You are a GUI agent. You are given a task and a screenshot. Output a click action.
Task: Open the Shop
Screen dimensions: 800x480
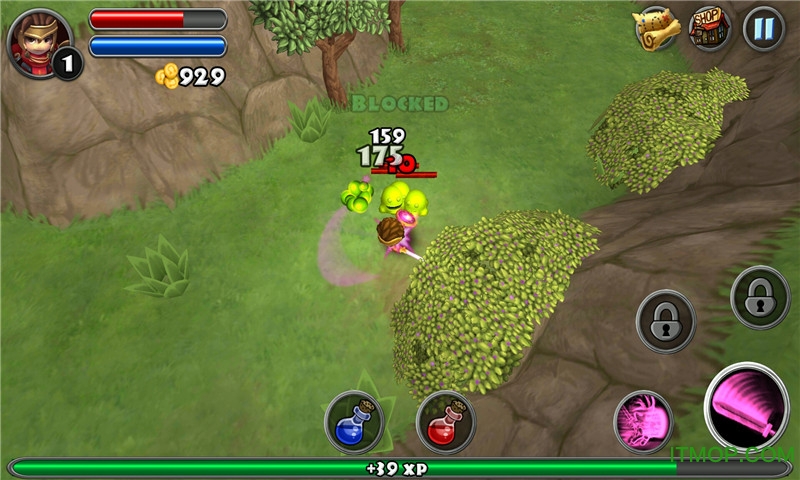click(x=709, y=28)
